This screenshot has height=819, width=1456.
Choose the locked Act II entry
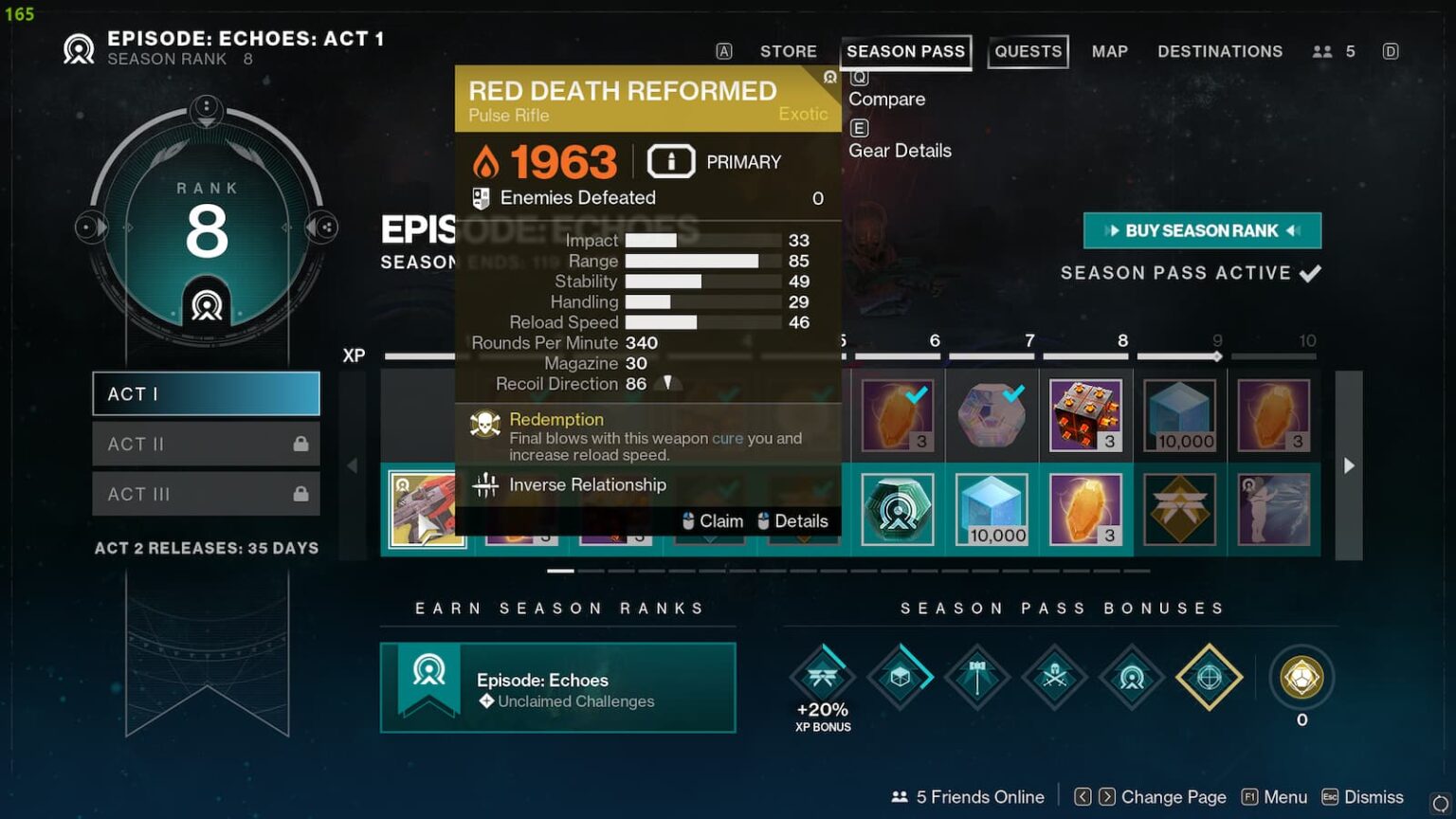coord(206,444)
